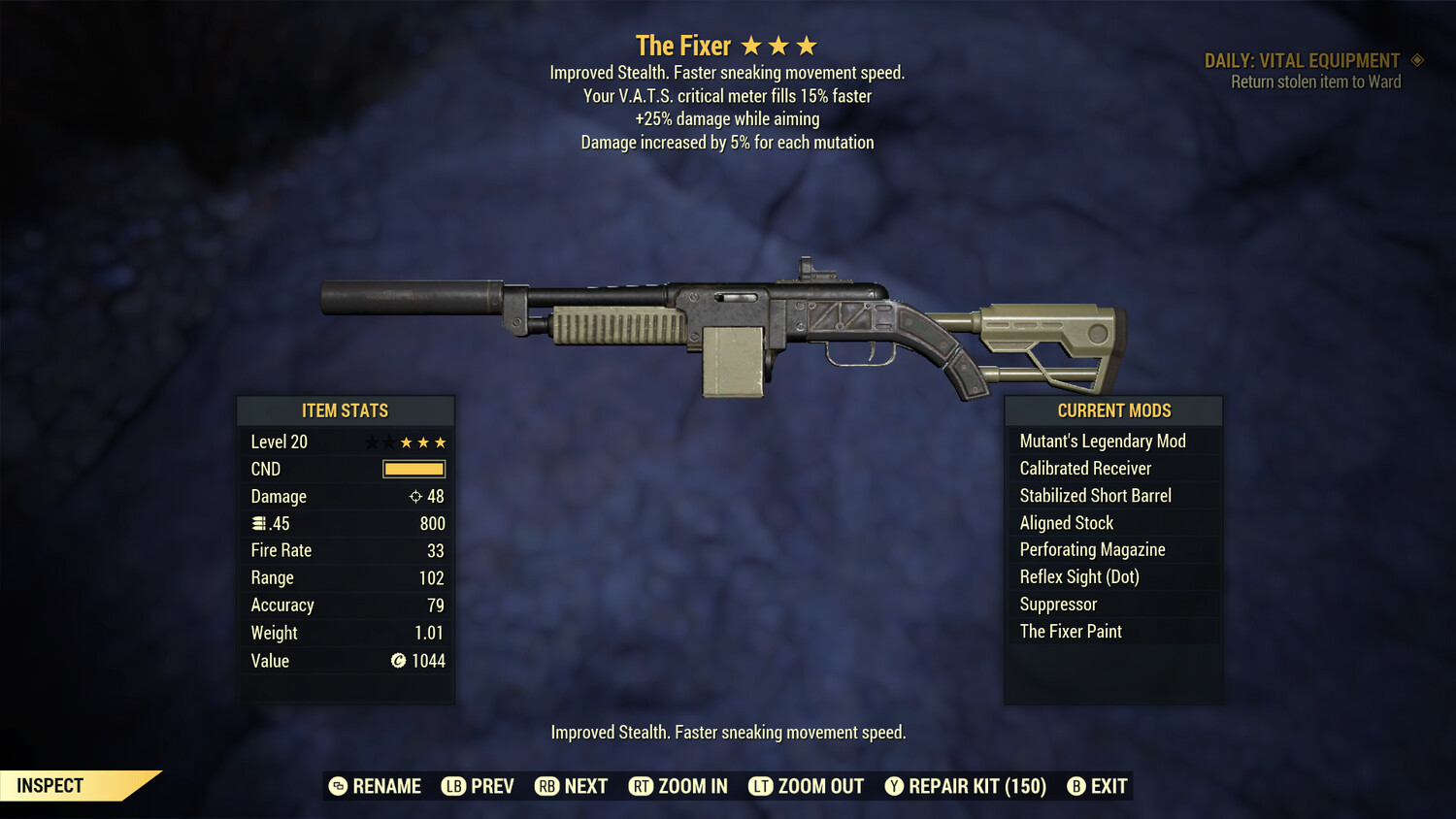Click the RB button icon before NEXT
Image resolution: width=1456 pixels, height=819 pixels.
[546, 786]
